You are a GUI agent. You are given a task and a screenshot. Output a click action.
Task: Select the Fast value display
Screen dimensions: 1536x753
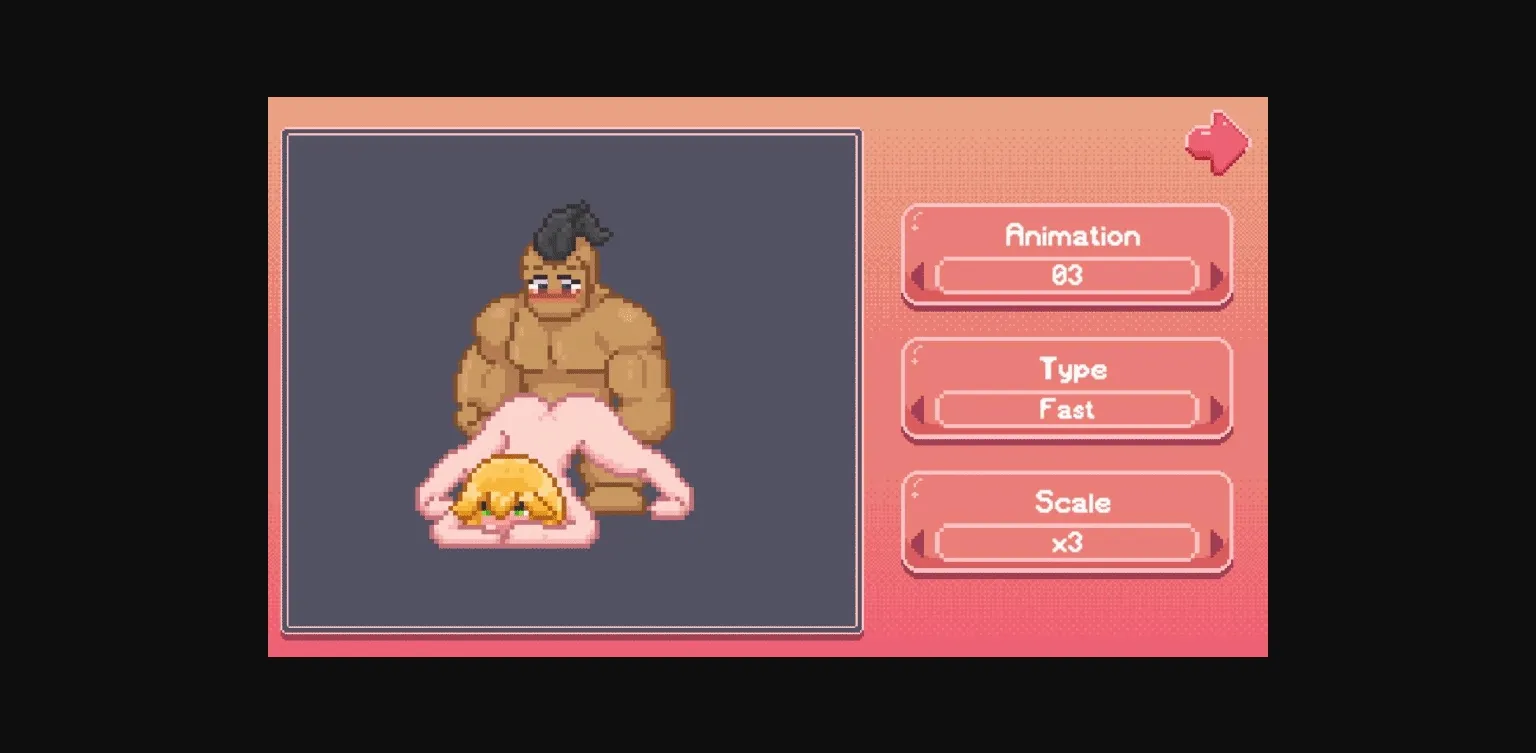pos(1068,409)
